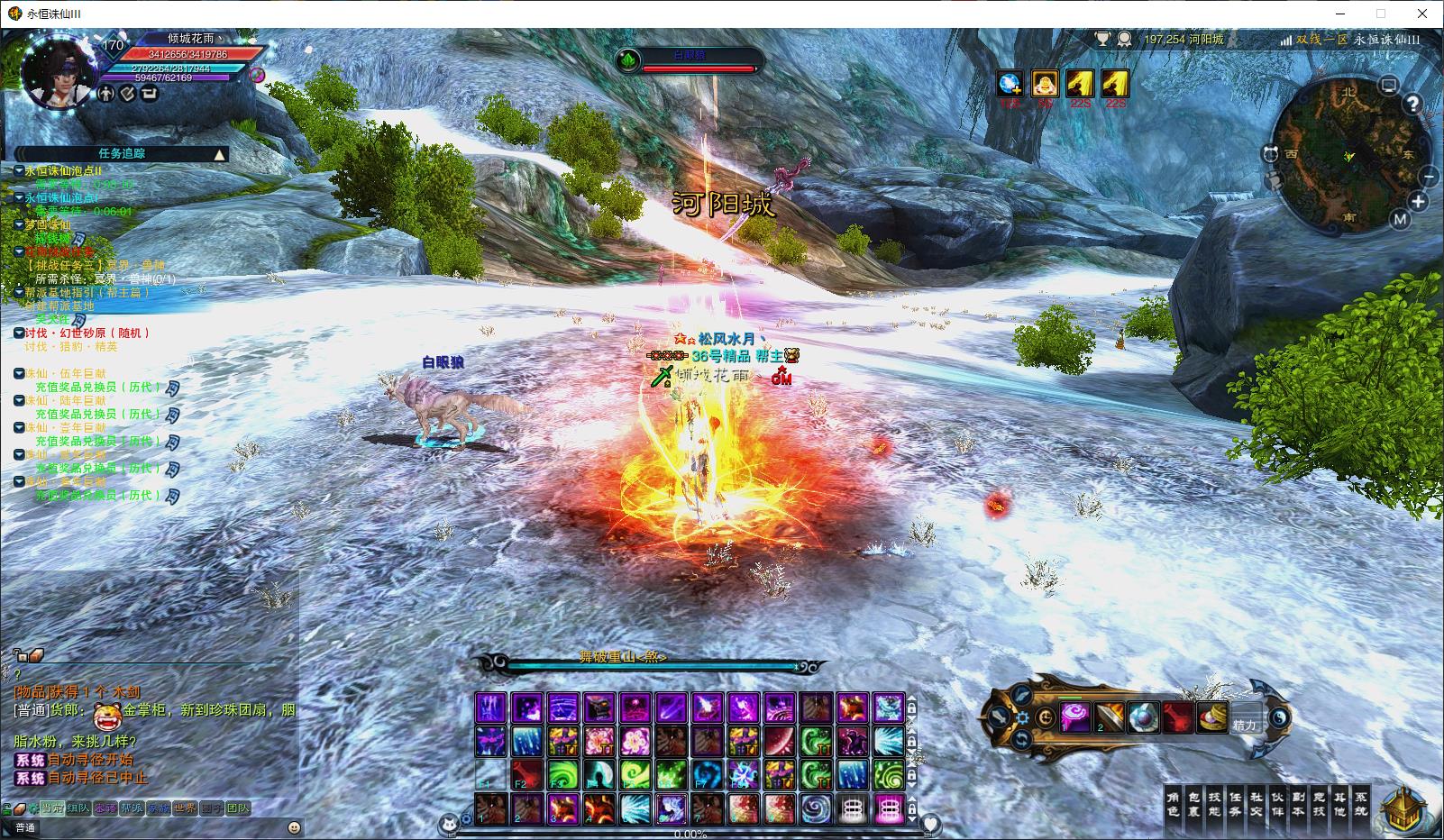Open the chat emoji smiley picker
1444x840 pixels.
294,827
